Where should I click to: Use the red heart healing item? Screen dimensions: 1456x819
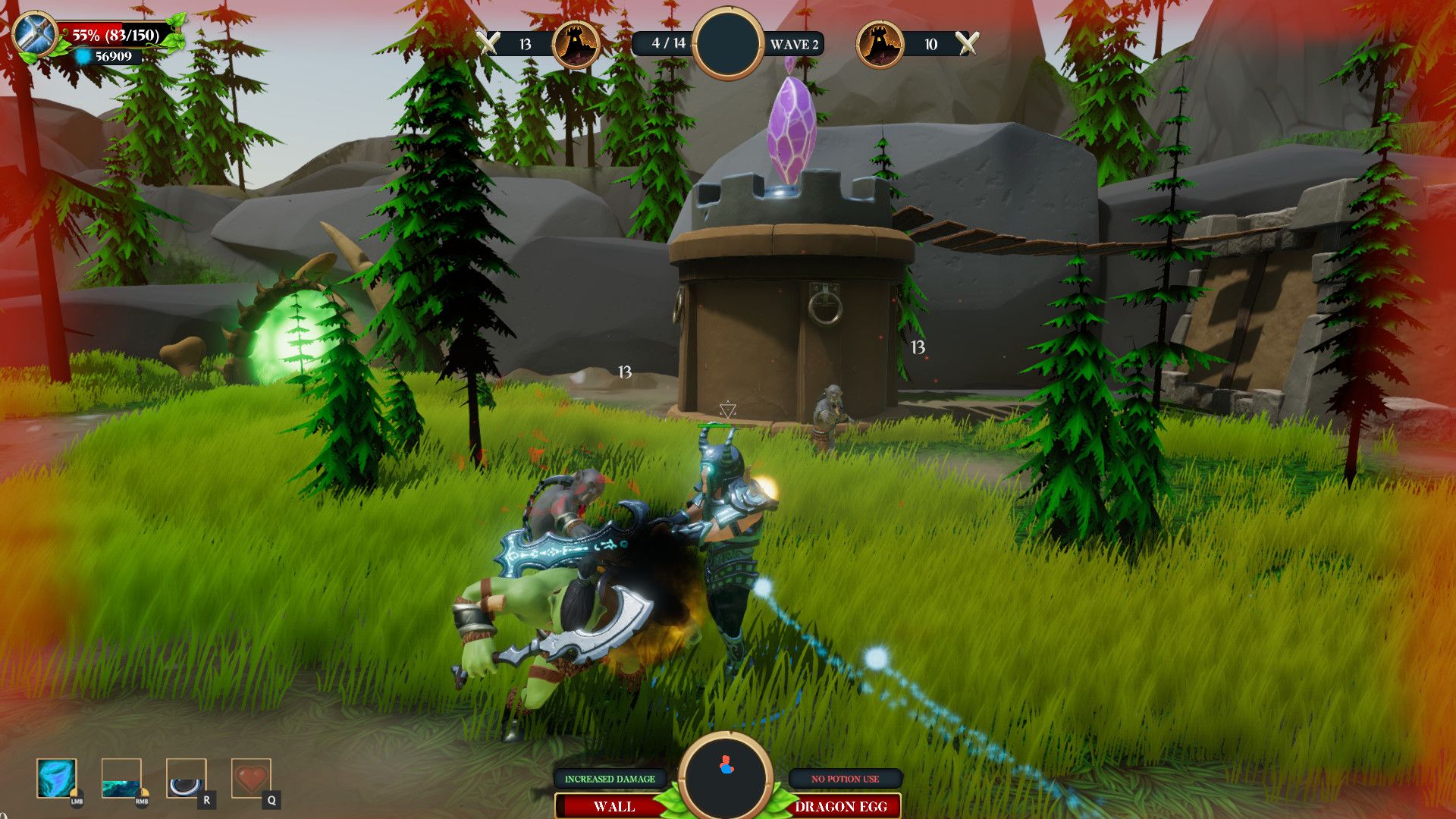pos(251,779)
